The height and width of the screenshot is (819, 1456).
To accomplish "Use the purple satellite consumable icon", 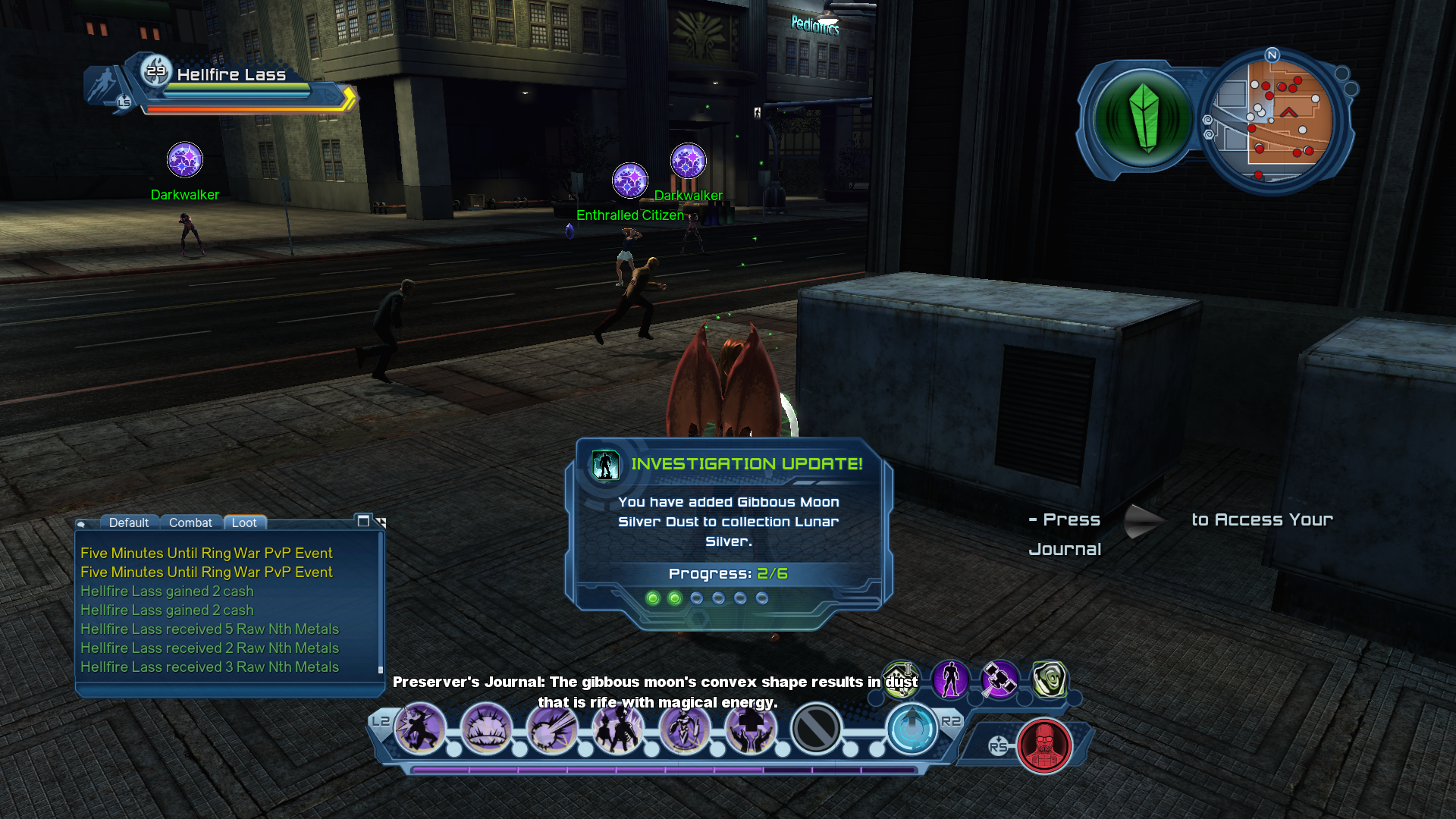I will pos(999,679).
